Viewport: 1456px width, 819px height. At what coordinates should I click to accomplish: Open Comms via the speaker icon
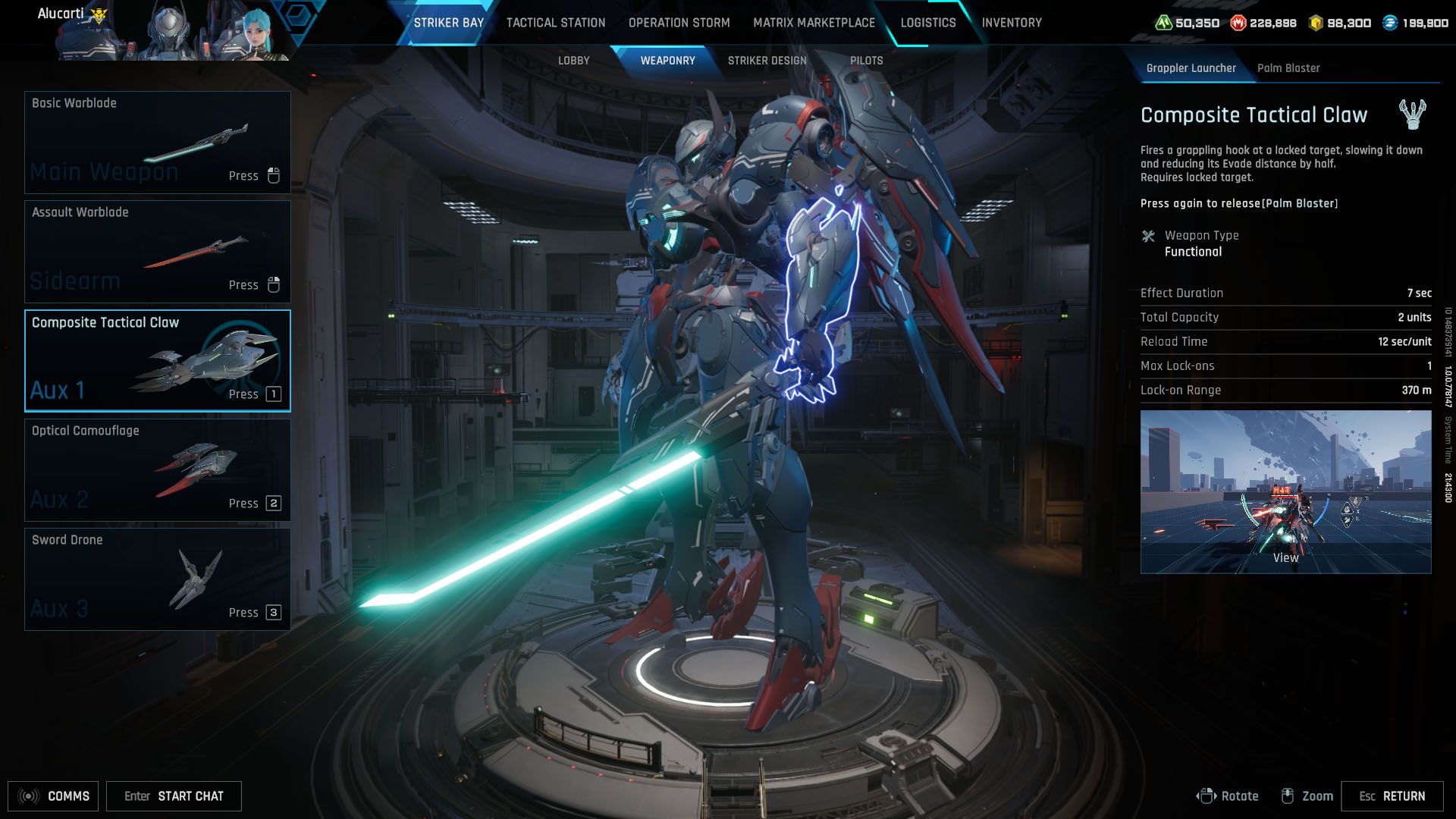coord(29,796)
